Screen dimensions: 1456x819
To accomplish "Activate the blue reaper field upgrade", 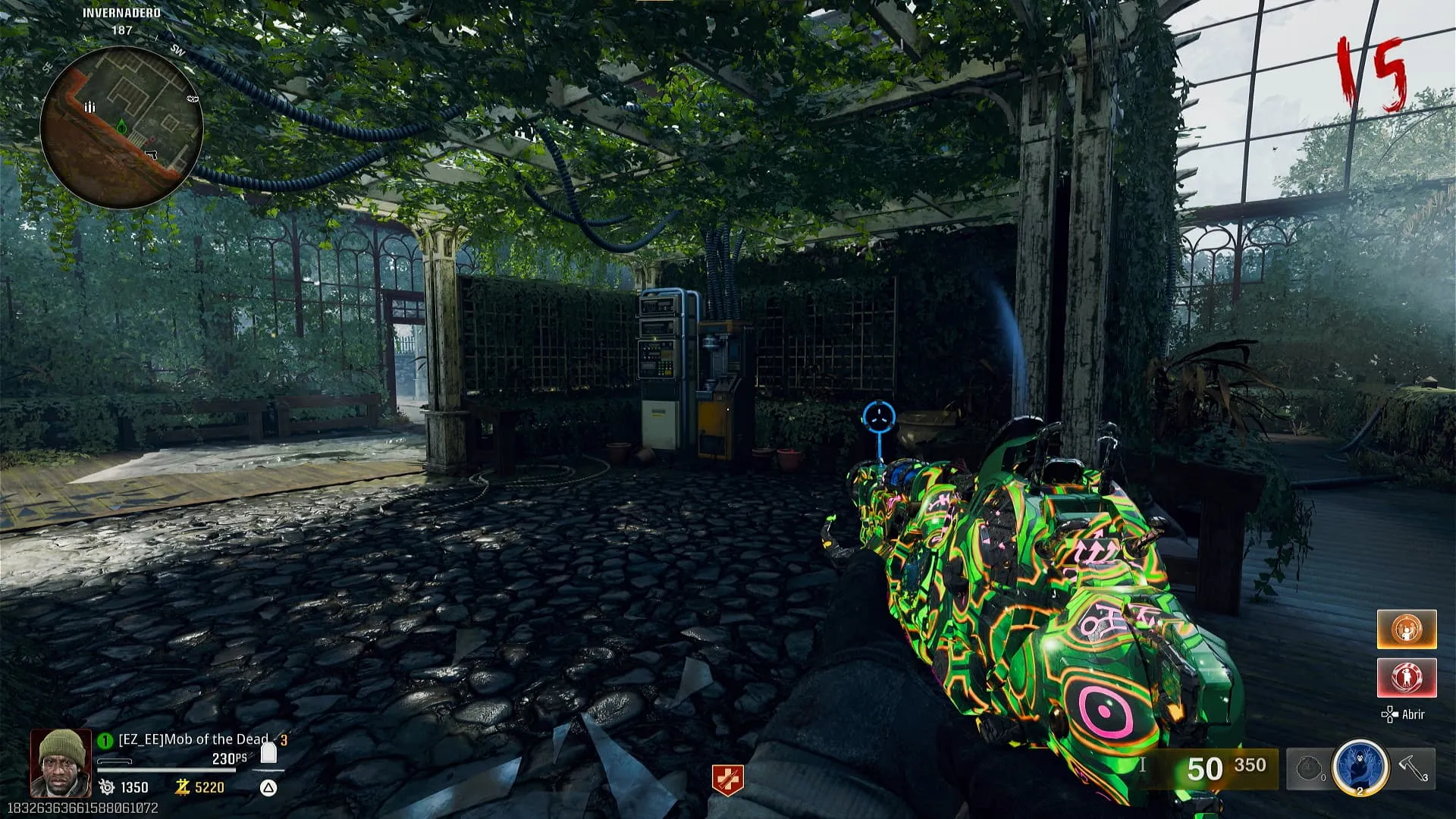I will [1360, 767].
